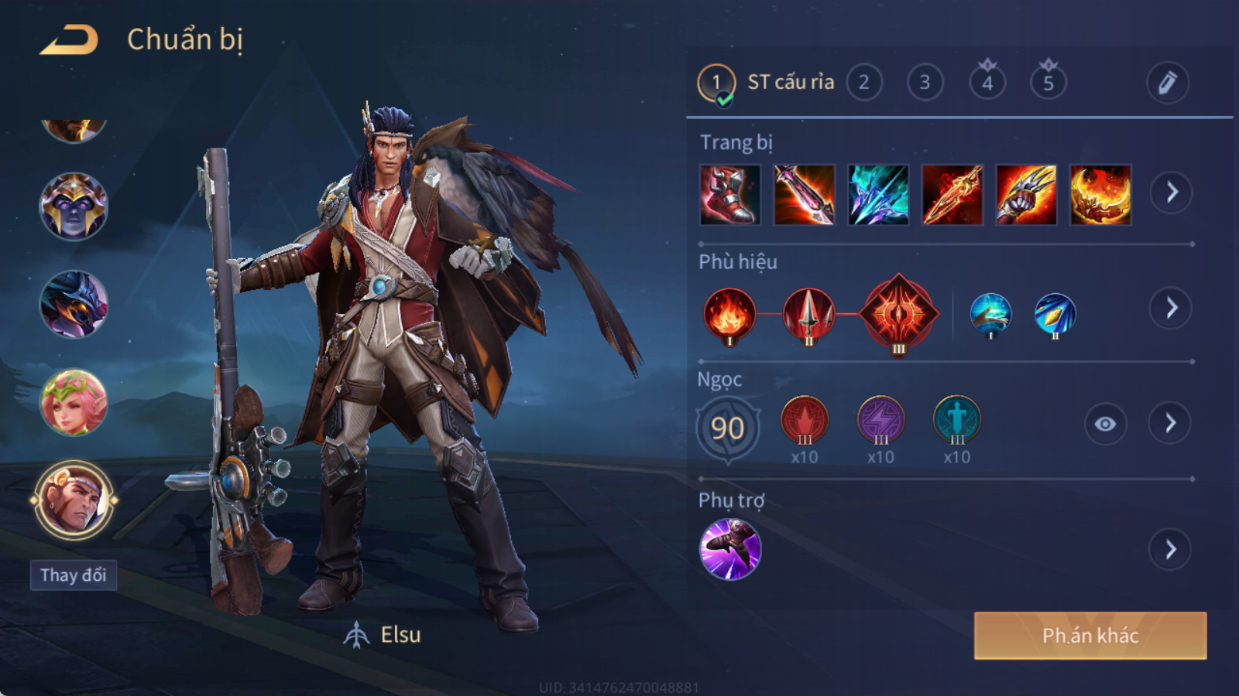Click the Phản khác button
The height and width of the screenshot is (696, 1239).
click(x=1090, y=636)
